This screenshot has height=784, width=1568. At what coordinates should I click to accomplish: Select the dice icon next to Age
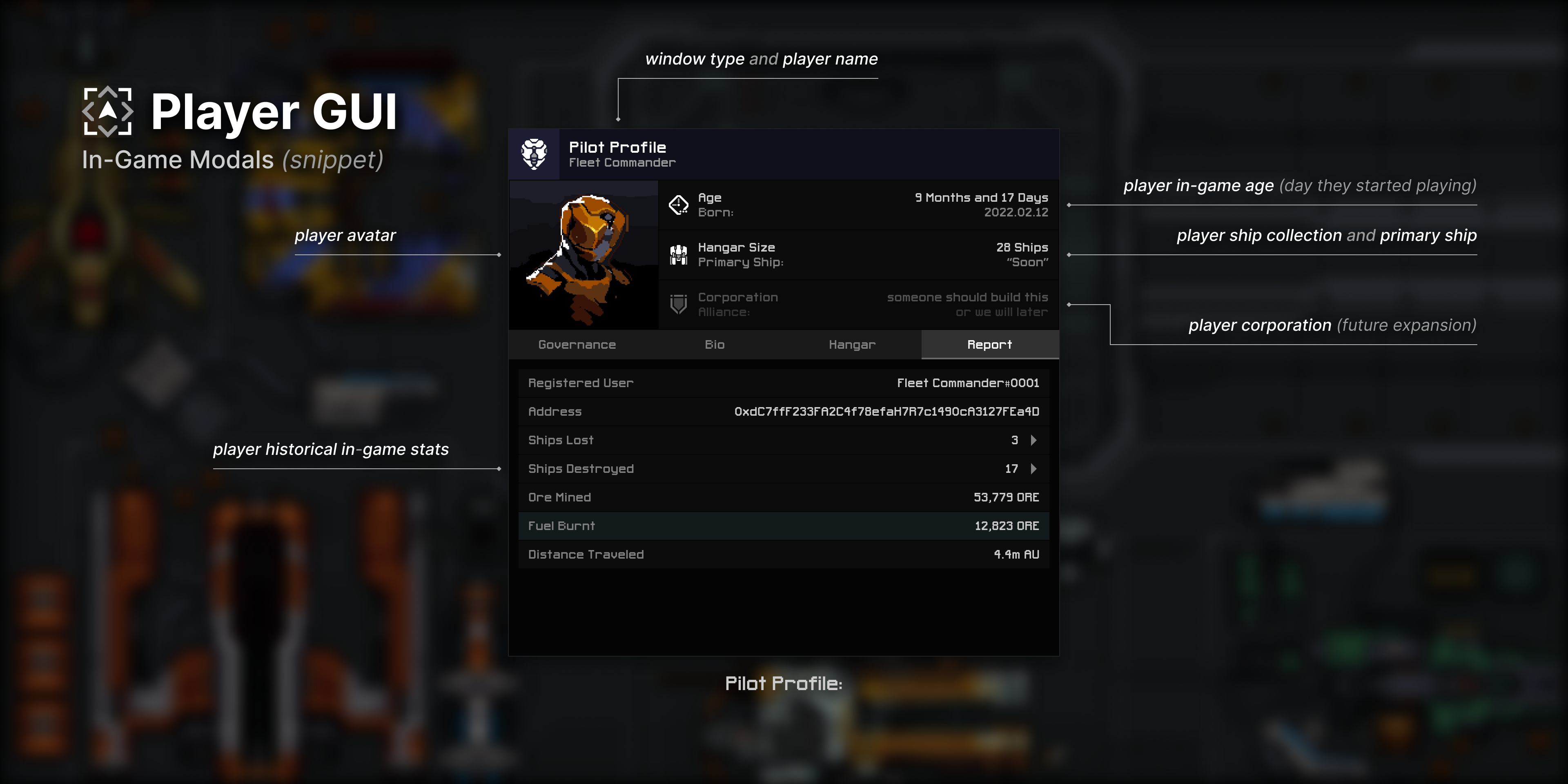(x=679, y=204)
